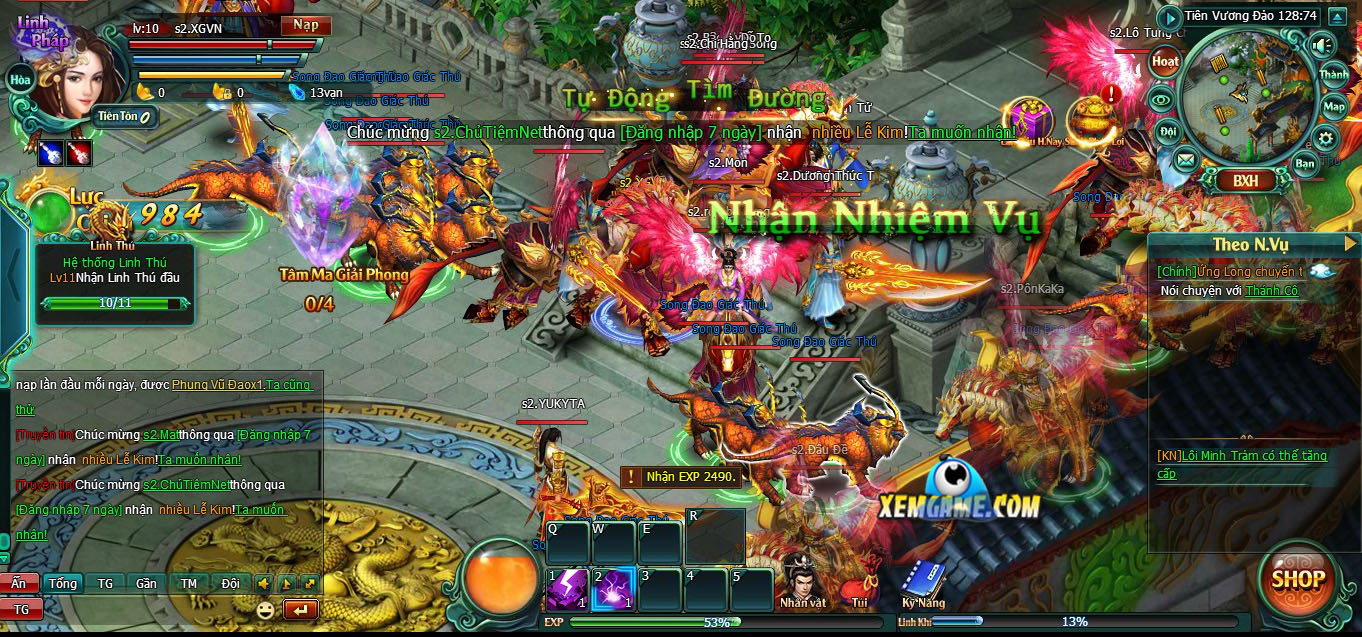Send chat with the red enter button
The height and width of the screenshot is (637, 1362).
coord(300,609)
